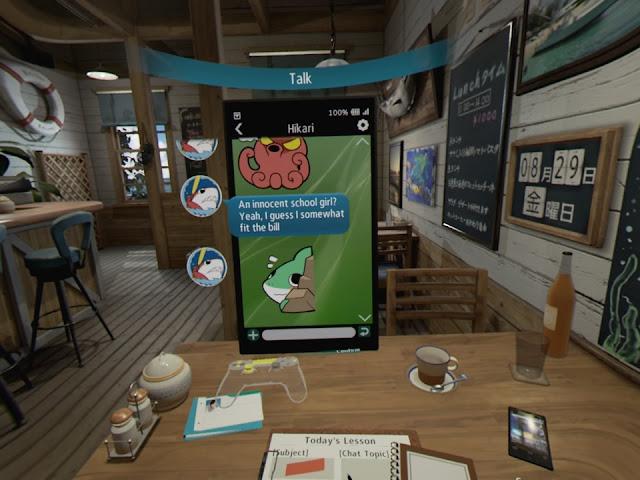Select the Talk banner heading
The image size is (640, 480).
(x=300, y=77)
